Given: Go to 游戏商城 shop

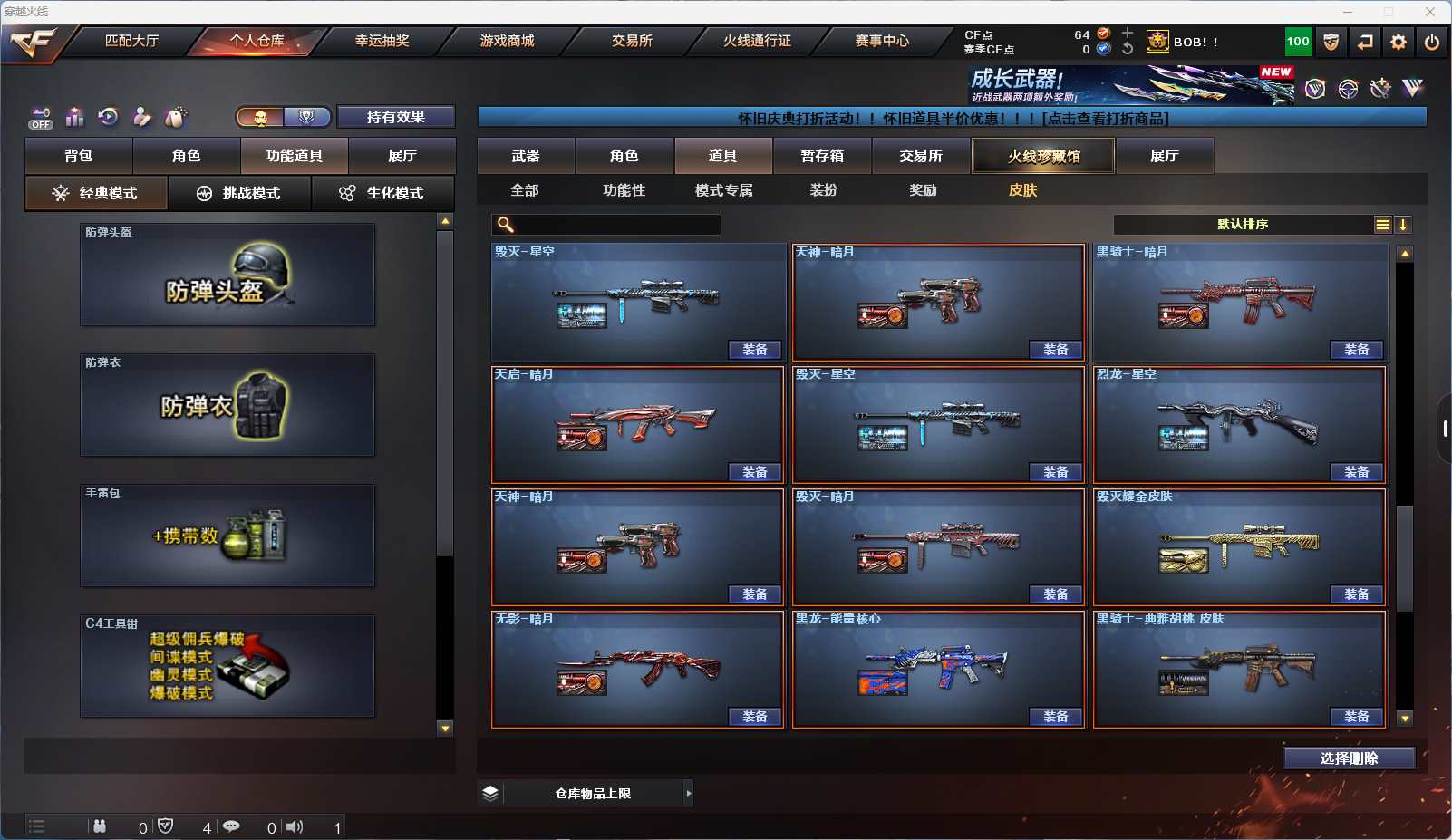Looking at the screenshot, I should click(507, 41).
